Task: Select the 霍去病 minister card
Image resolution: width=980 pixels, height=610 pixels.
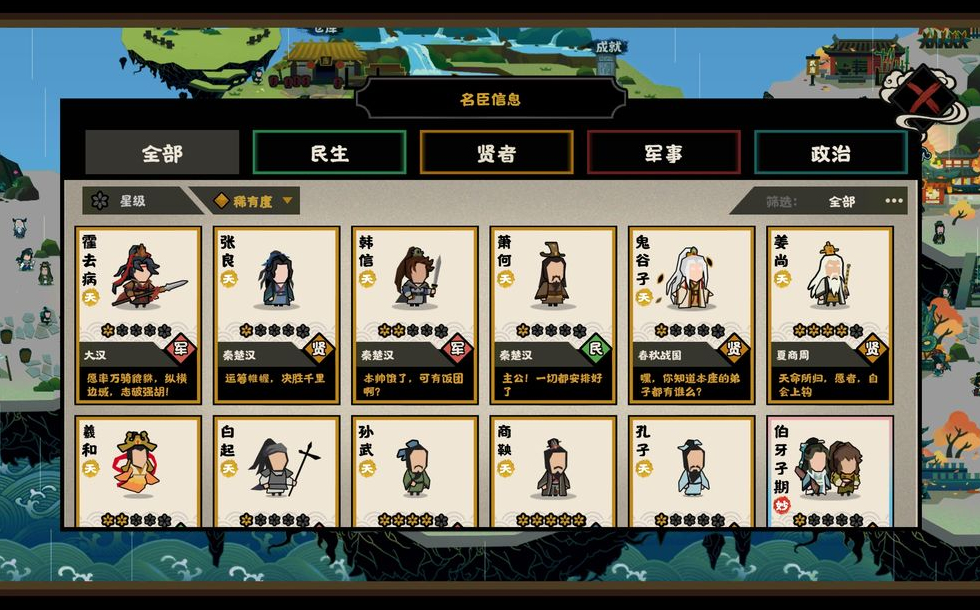Action: [138, 314]
